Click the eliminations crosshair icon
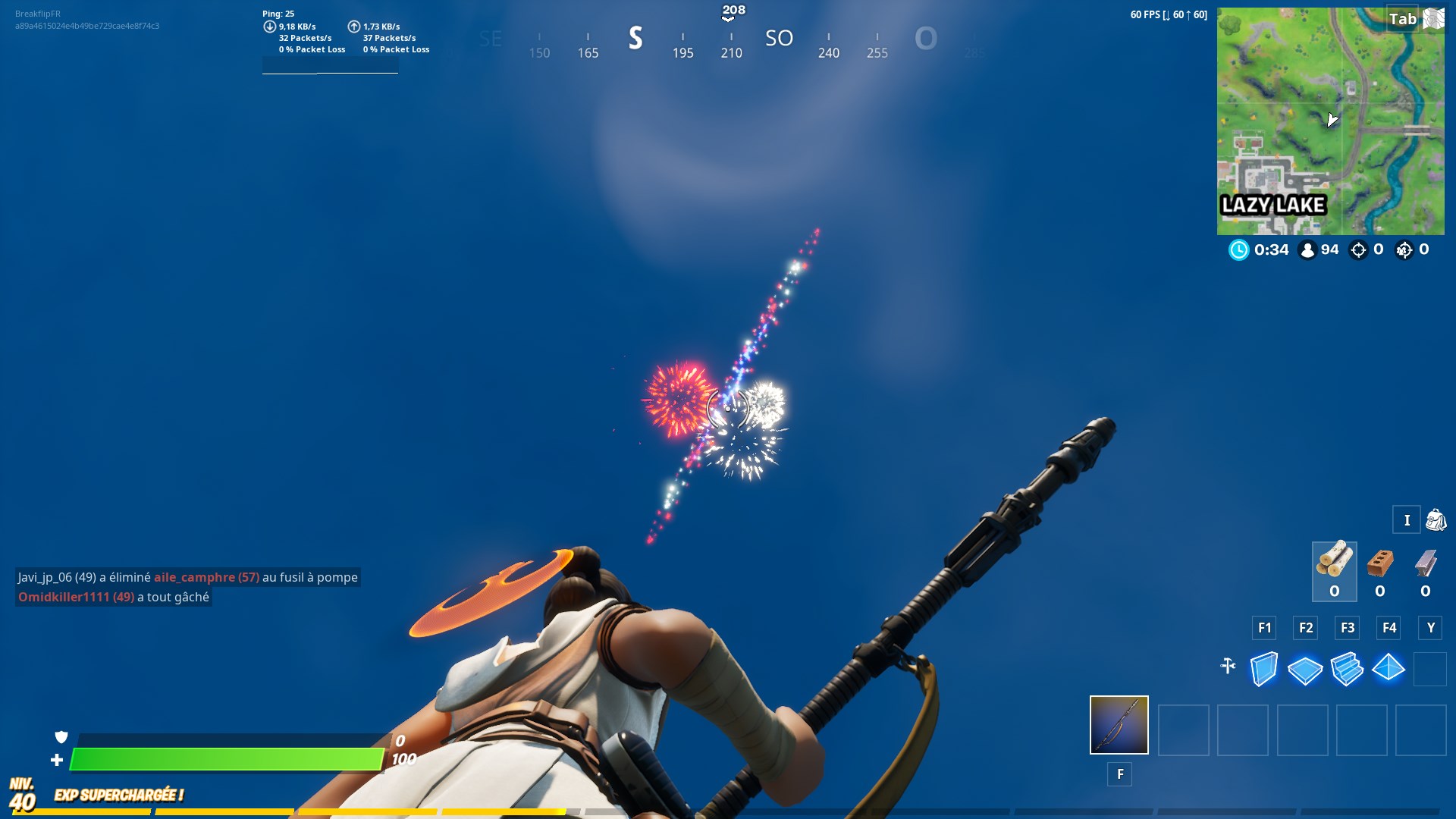1456x819 pixels. click(x=1357, y=249)
